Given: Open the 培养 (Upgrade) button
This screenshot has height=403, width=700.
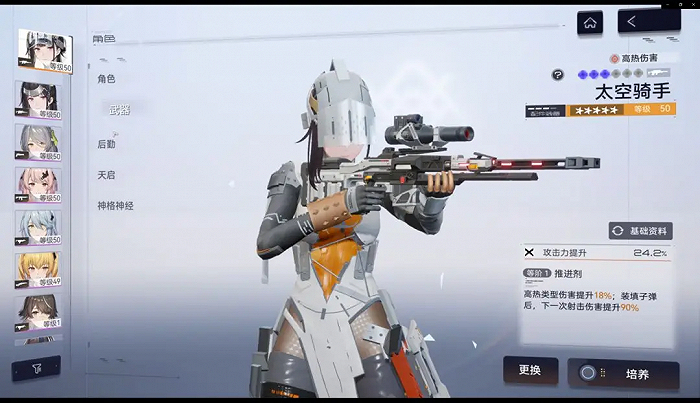Looking at the screenshot, I should [623, 374].
